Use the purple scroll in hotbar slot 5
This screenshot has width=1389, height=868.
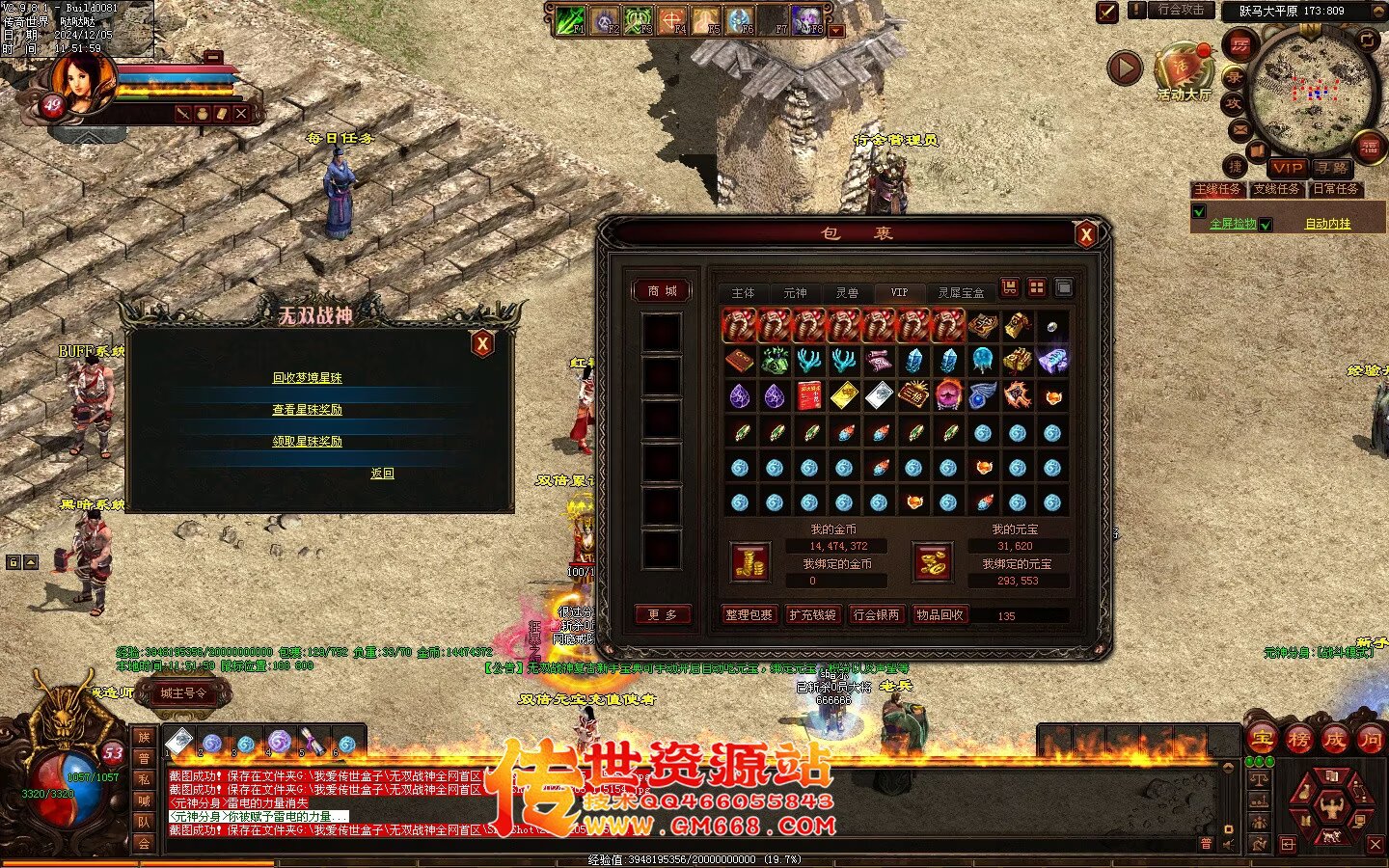(311, 741)
